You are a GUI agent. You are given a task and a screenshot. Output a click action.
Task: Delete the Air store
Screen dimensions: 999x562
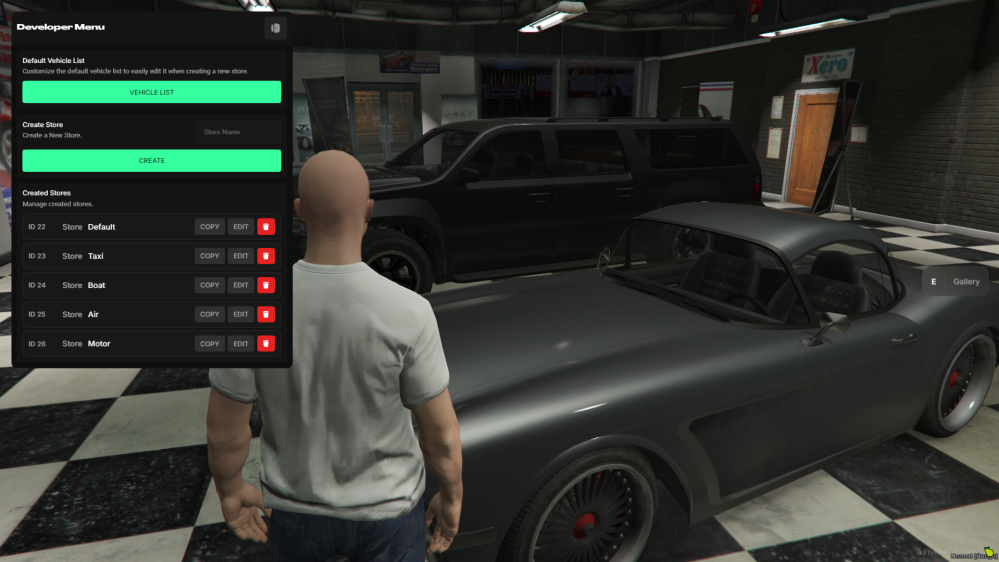tap(266, 314)
